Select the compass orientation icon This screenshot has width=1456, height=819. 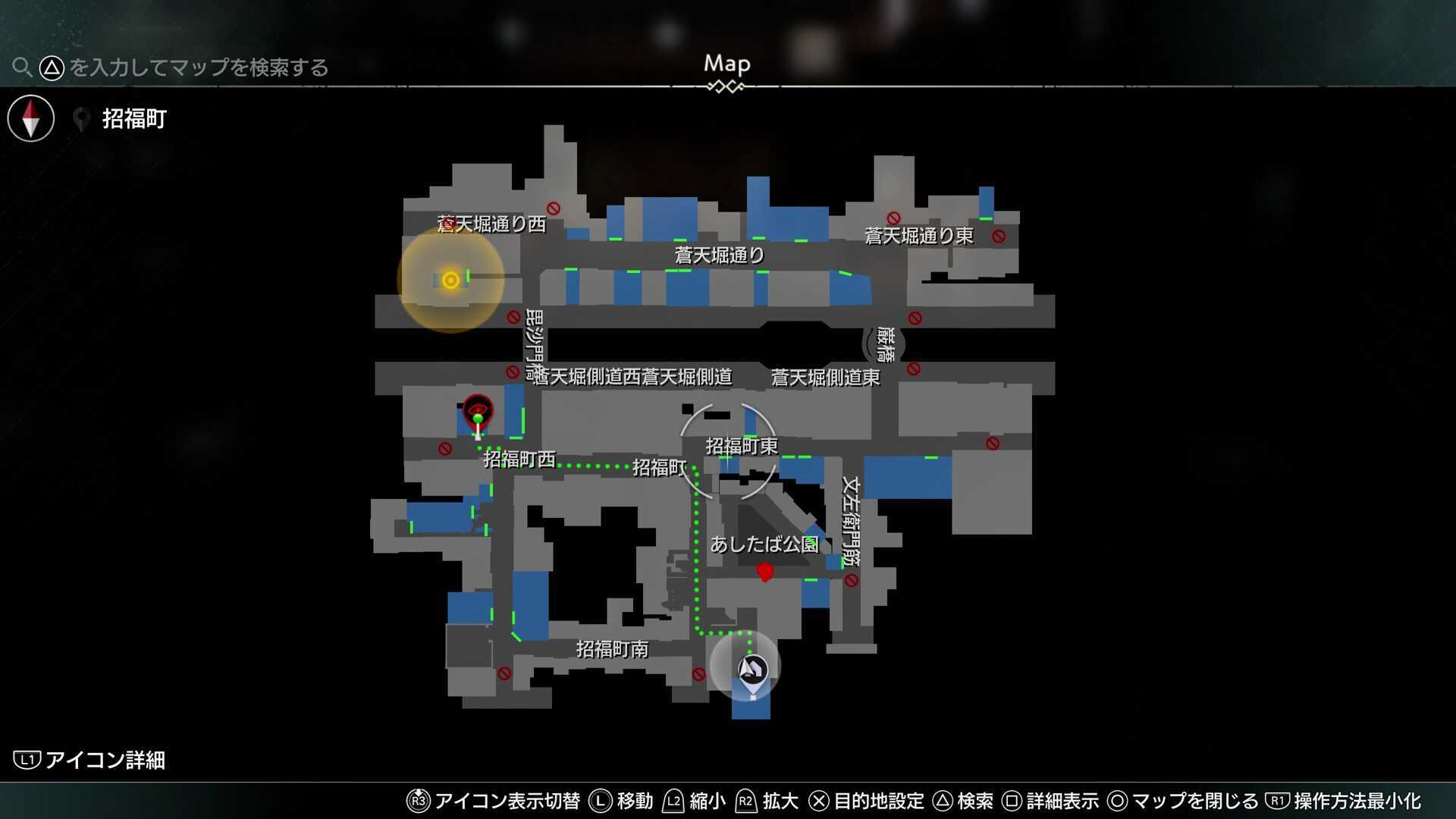pos(30,118)
